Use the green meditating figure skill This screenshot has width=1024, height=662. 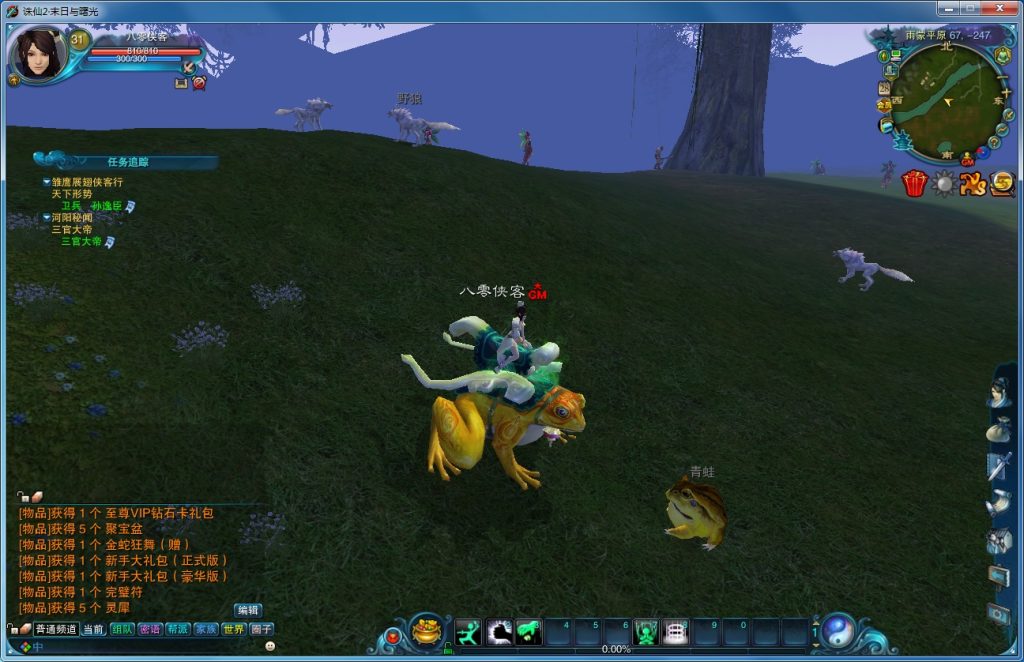tap(646, 632)
